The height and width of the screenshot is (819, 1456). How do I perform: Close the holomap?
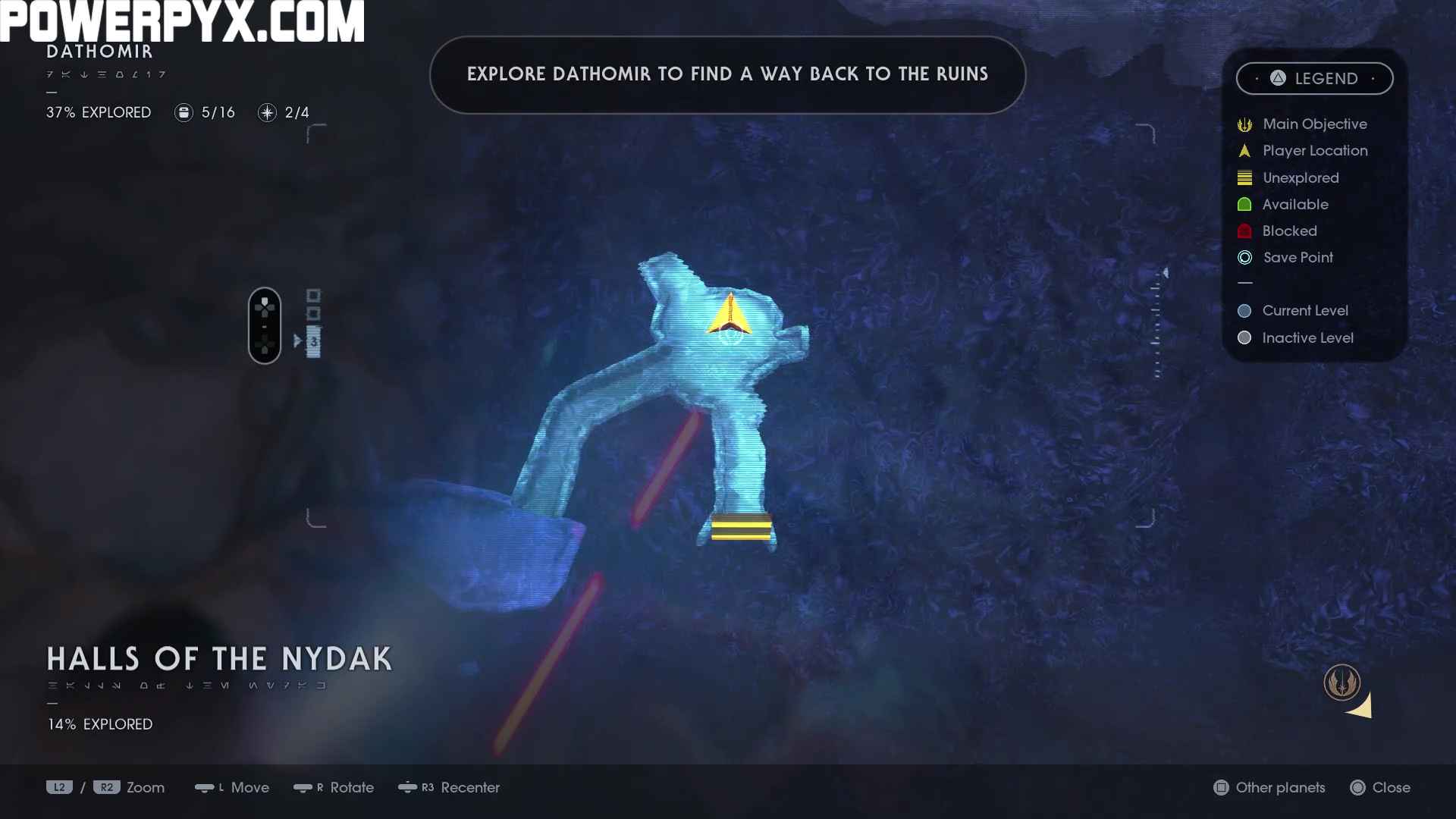pyautogui.click(x=1380, y=788)
